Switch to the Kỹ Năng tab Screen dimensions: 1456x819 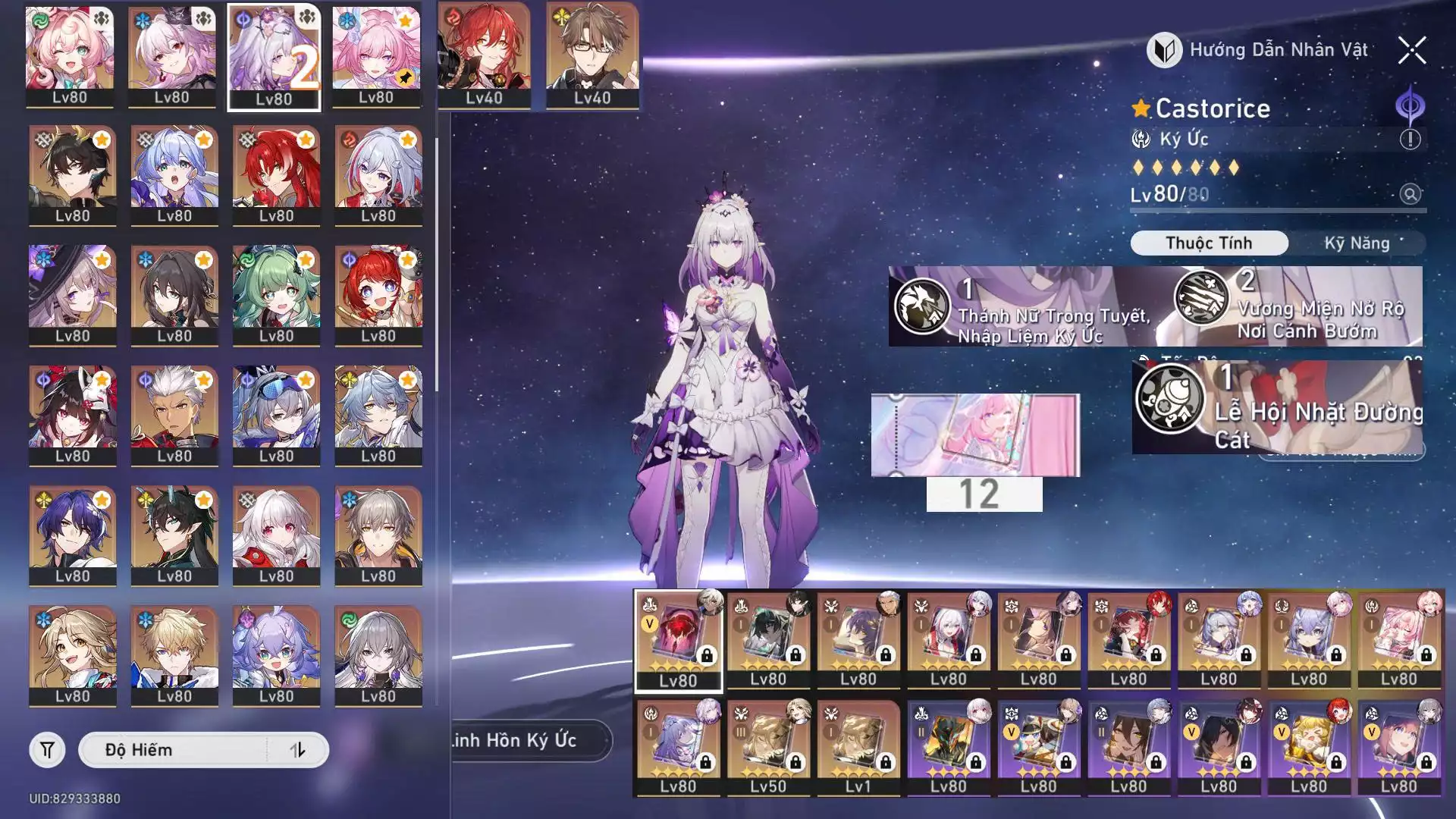[x=1356, y=243]
